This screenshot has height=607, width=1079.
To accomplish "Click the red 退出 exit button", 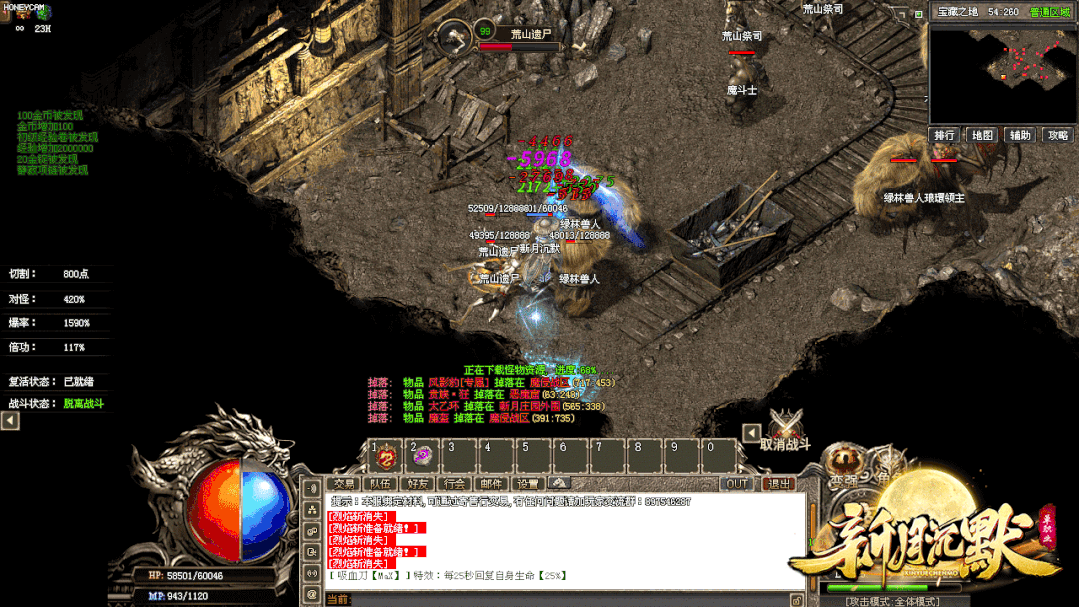I will click(x=779, y=484).
